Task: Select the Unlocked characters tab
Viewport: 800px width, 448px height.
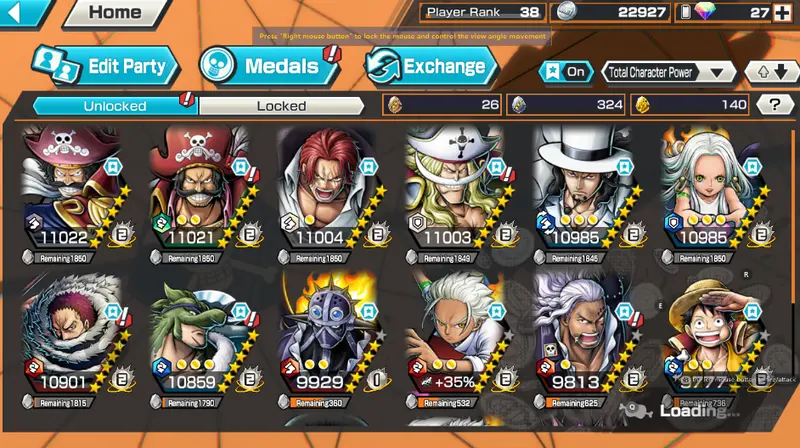Action: (115, 105)
